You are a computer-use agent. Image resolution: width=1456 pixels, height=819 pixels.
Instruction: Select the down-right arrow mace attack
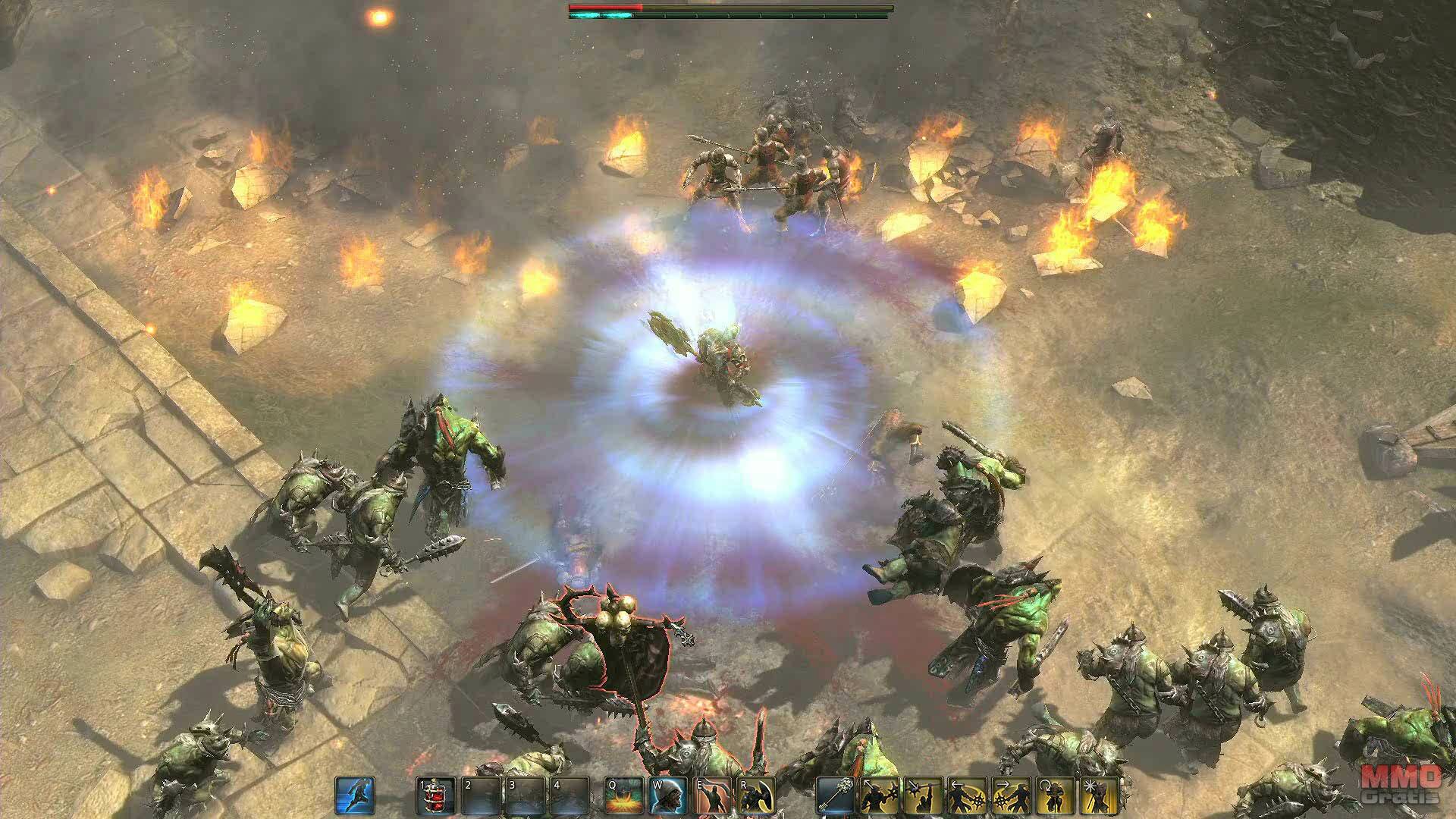[923, 796]
